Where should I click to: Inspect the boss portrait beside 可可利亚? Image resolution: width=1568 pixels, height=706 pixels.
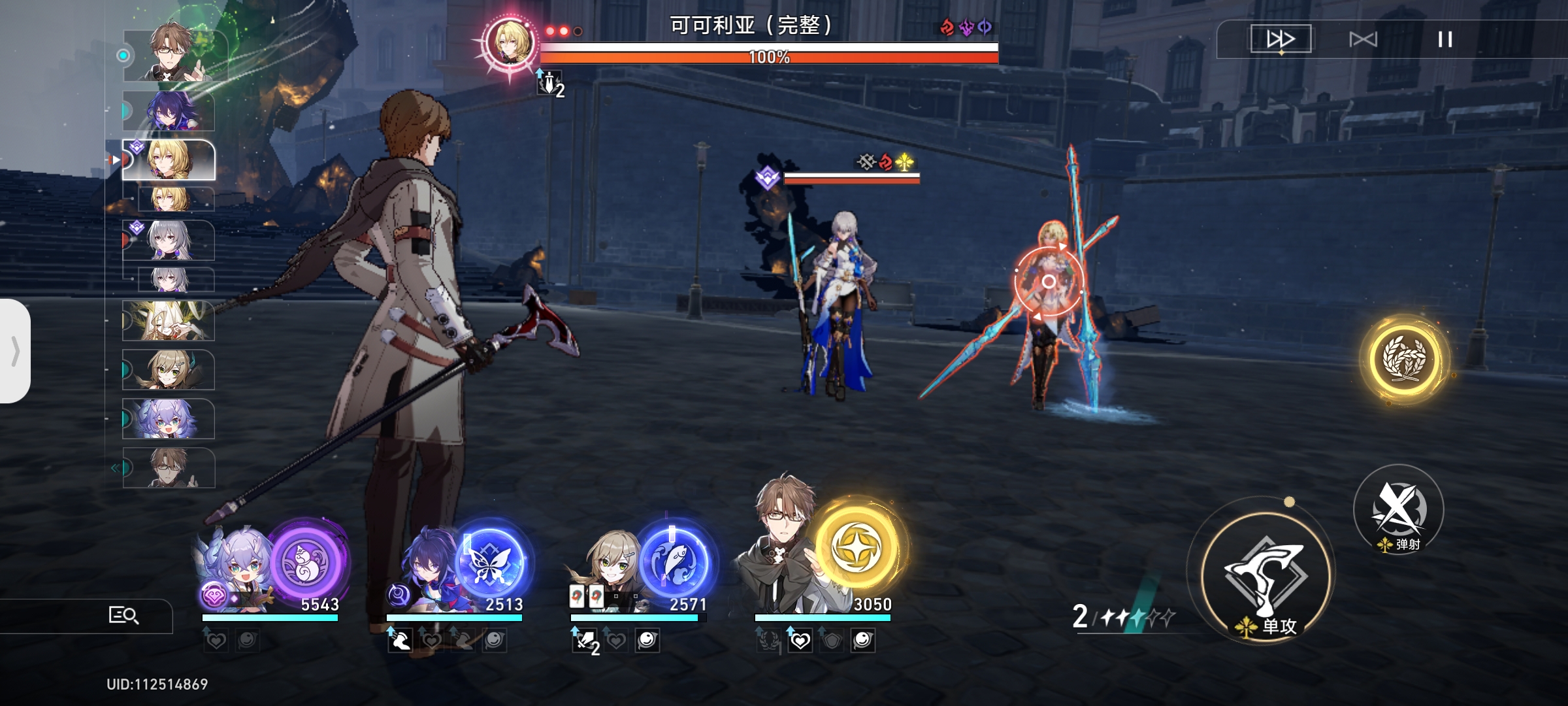click(509, 42)
